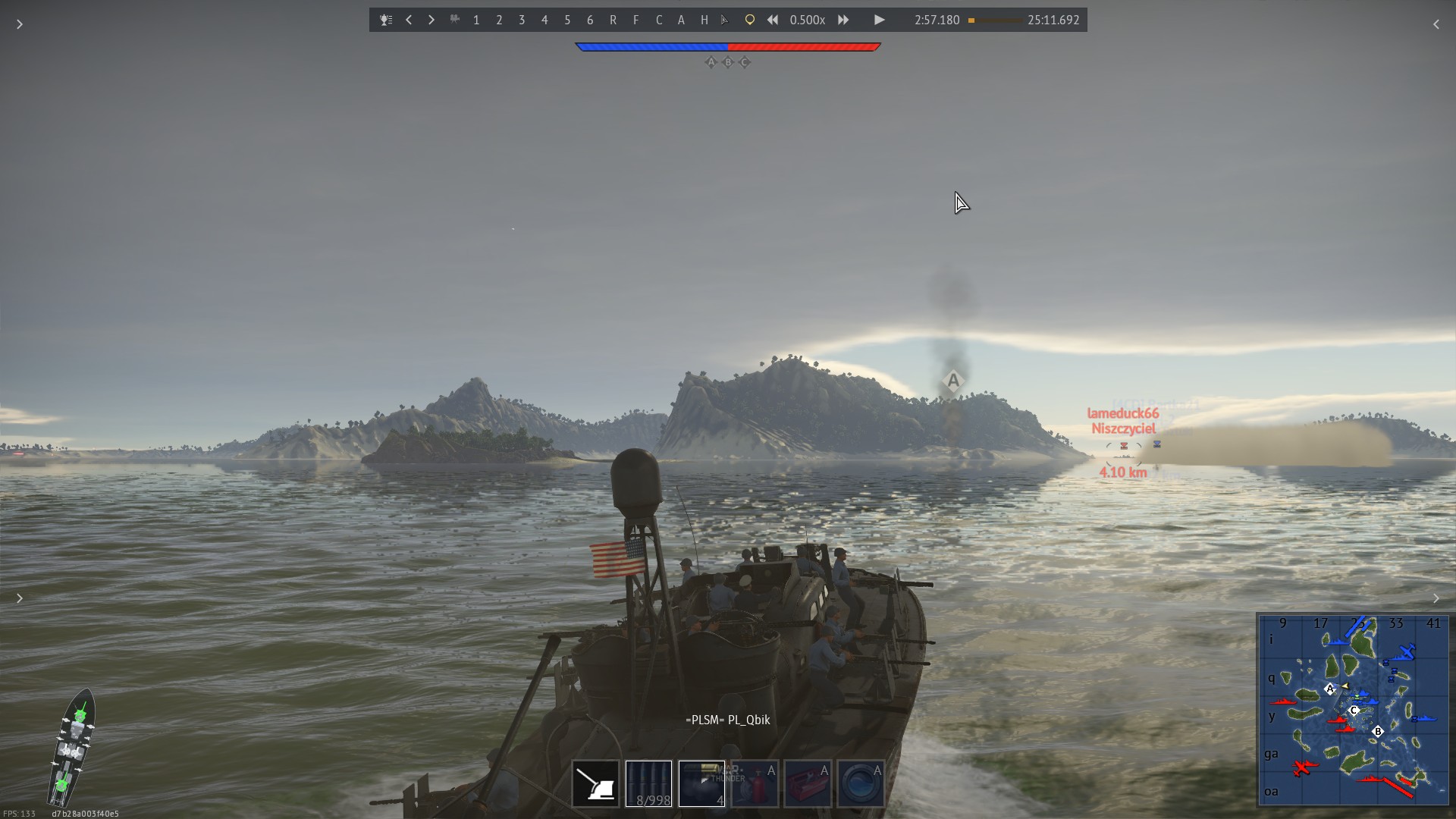Open the trophy scoreboard list
This screenshot has width=1456, height=819.
pos(386,20)
